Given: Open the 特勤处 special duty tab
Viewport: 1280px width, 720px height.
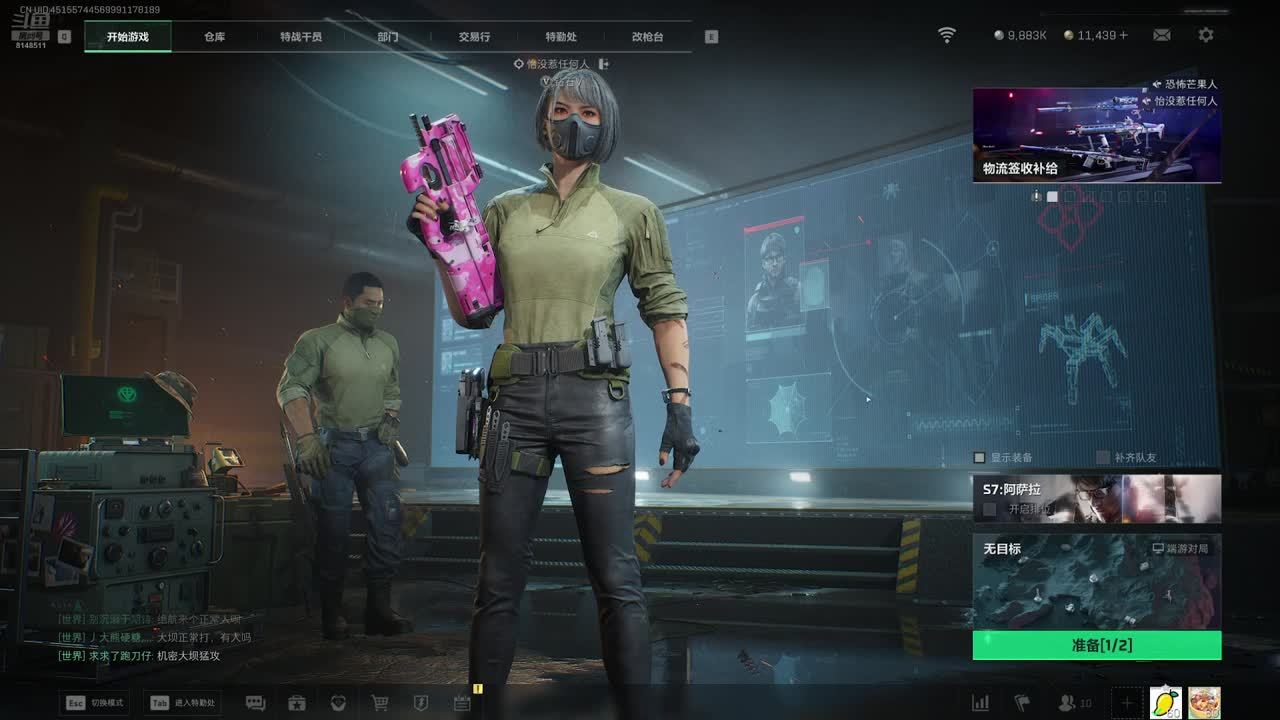Looking at the screenshot, I should [x=561, y=37].
